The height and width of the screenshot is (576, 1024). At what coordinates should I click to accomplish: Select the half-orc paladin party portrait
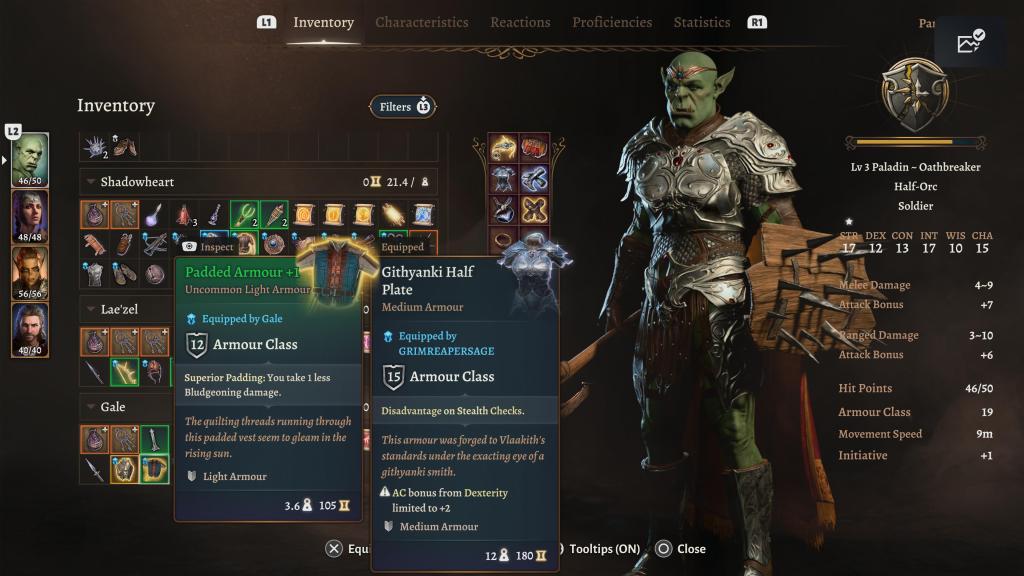coord(30,159)
